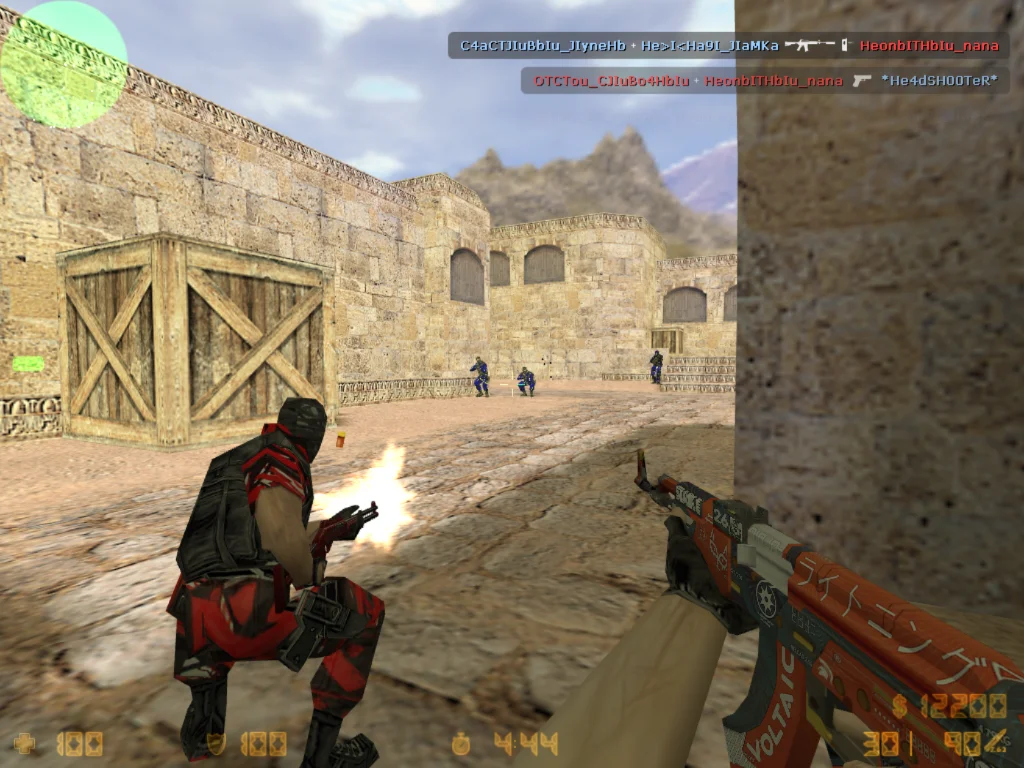
Task: Click the circular green radar
Action: [x=64, y=64]
